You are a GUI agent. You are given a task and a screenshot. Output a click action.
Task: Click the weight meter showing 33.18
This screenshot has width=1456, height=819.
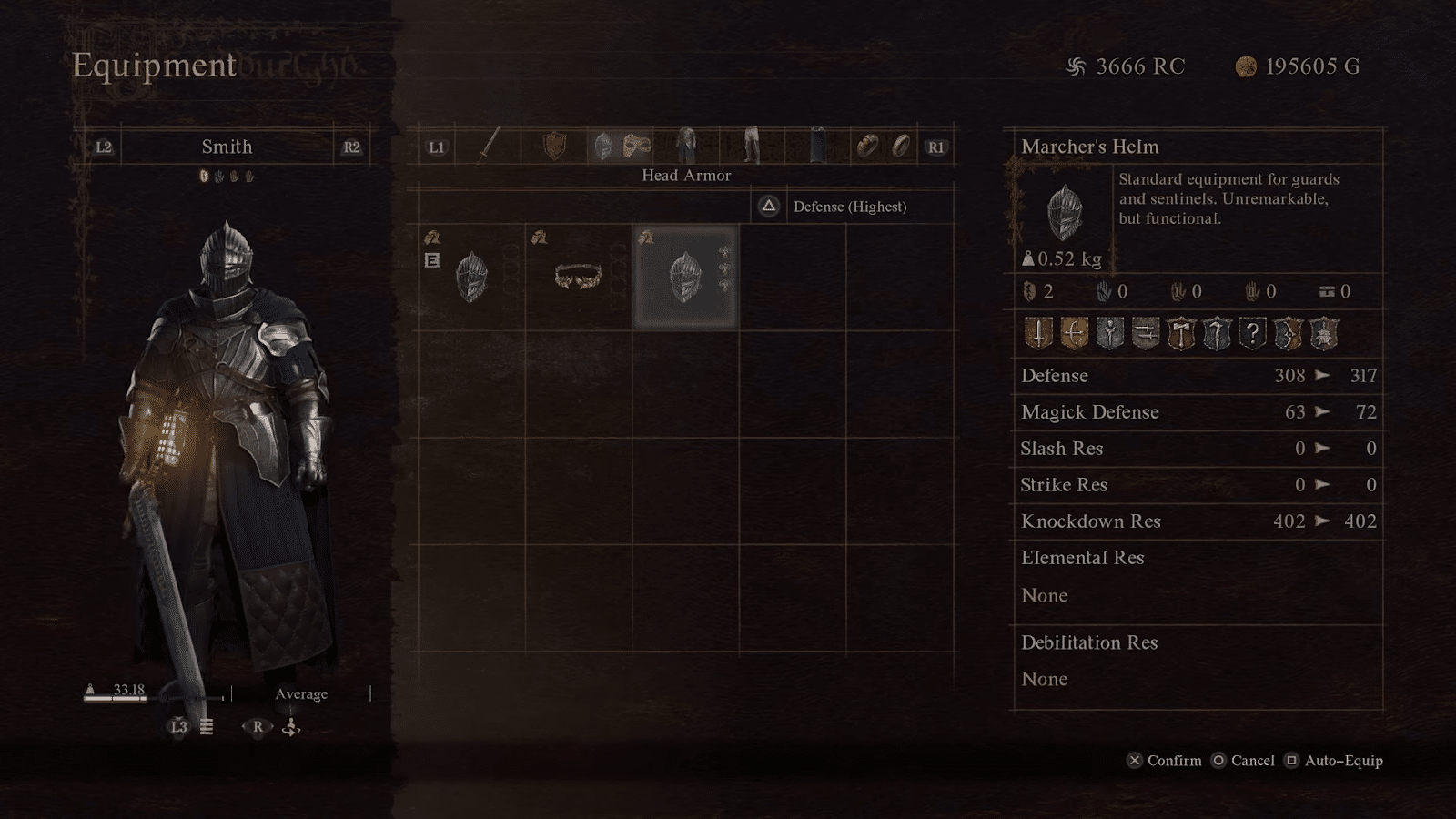click(x=127, y=692)
